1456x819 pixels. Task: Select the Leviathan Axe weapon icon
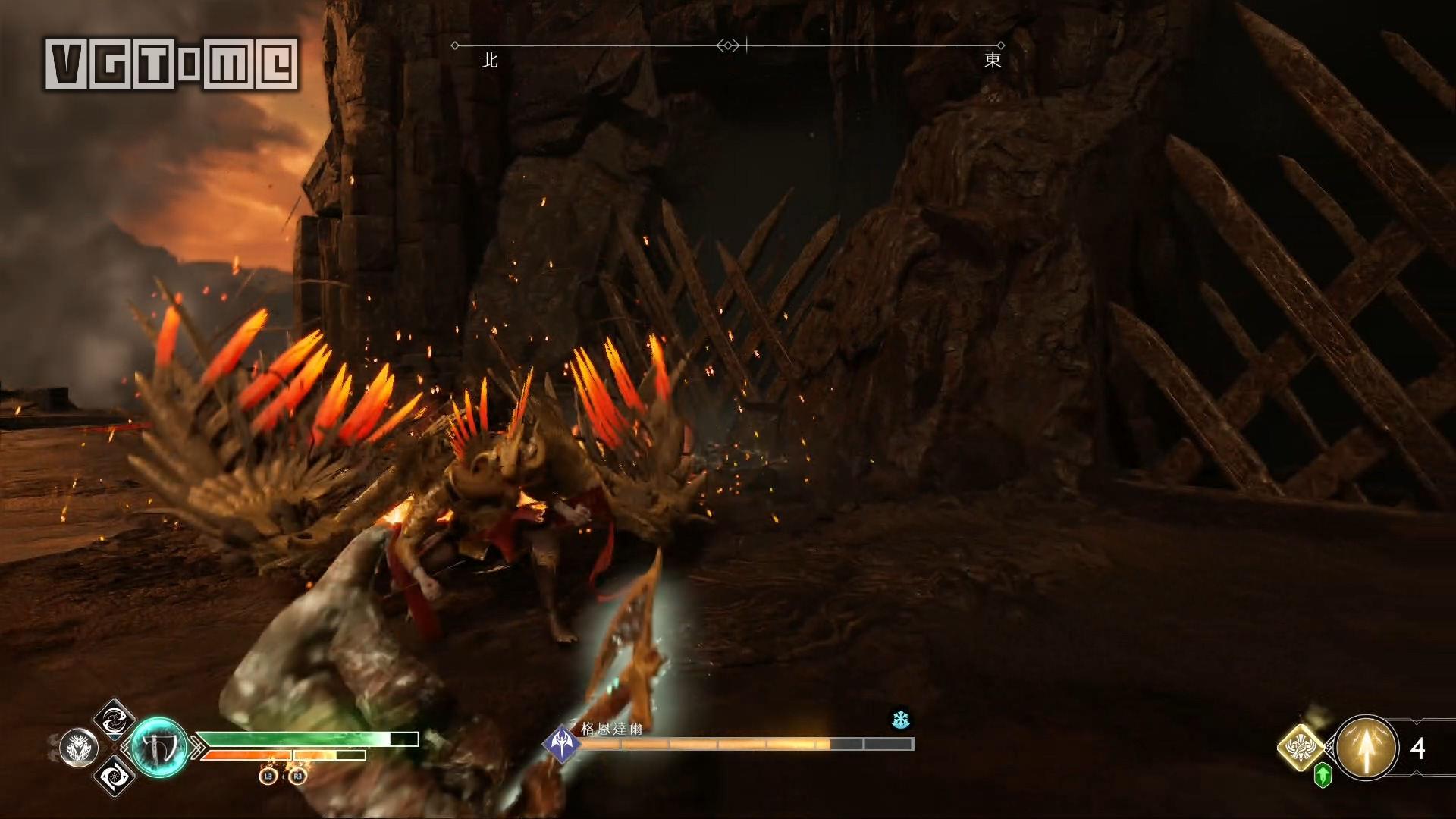[159, 746]
